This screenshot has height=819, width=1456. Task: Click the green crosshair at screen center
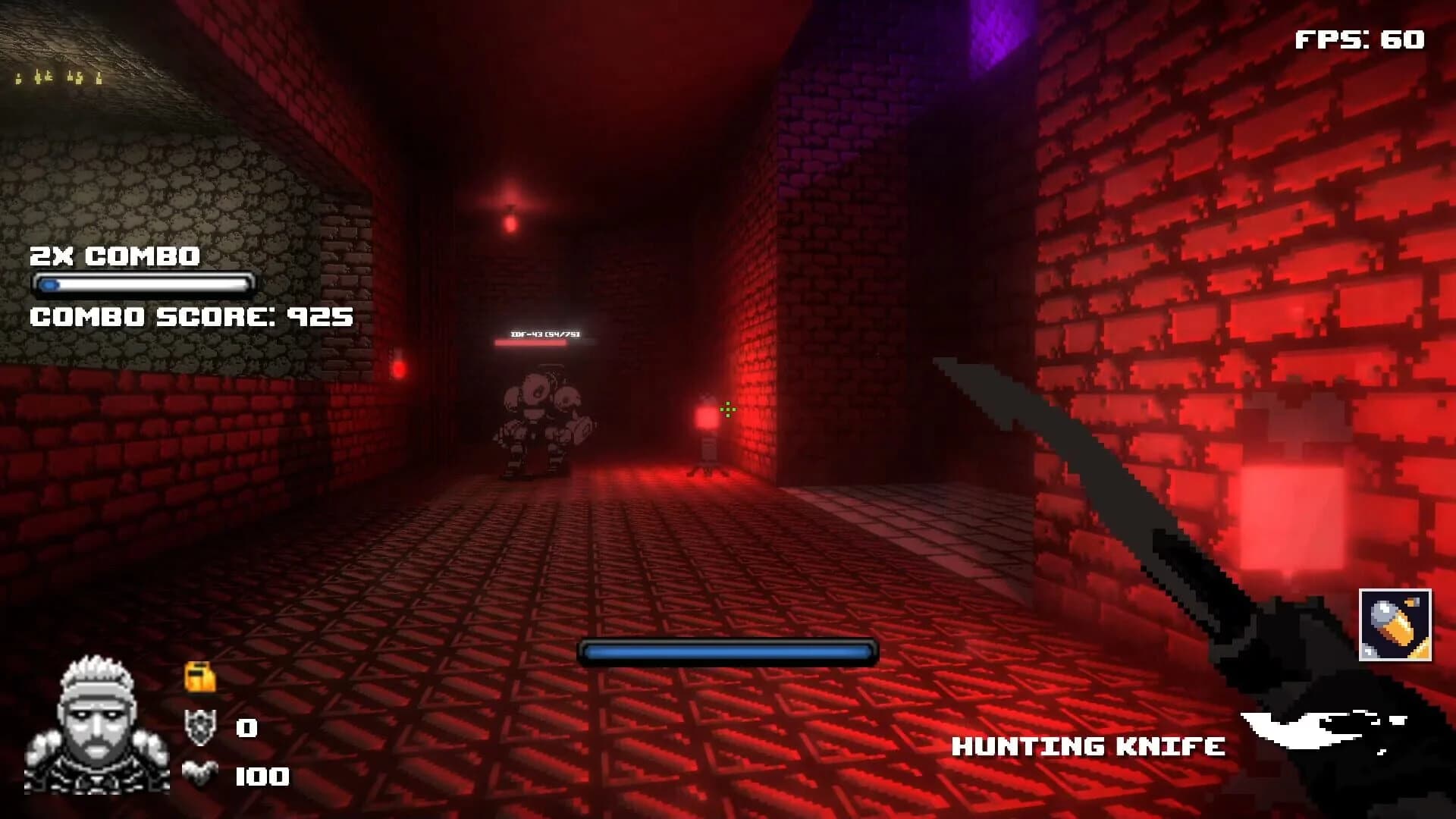coord(726,409)
